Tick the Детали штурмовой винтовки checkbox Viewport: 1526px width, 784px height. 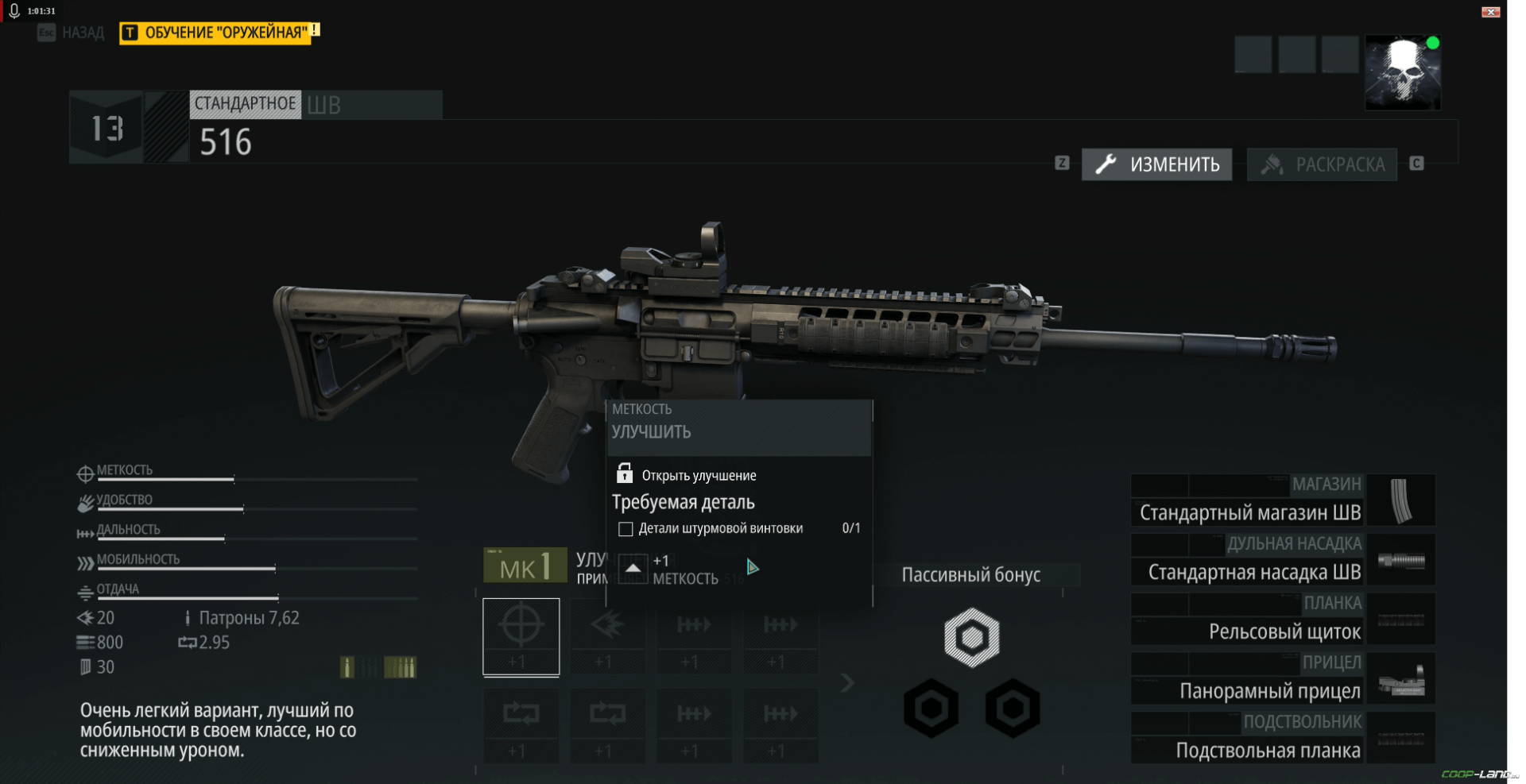click(x=626, y=529)
